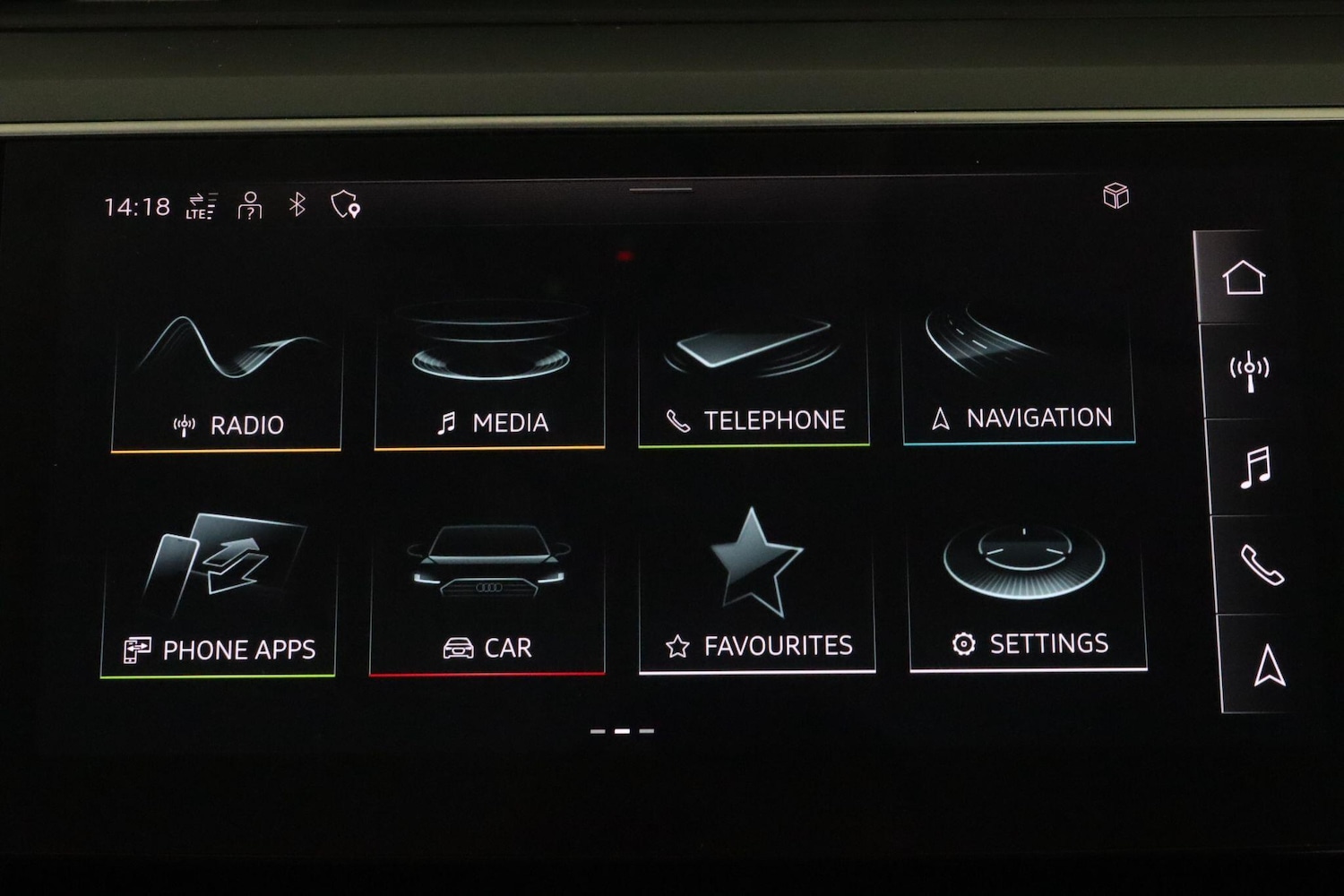This screenshot has width=1344, height=896.
Task: Select the home icon in the sidebar
Action: [x=1246, y=278]
